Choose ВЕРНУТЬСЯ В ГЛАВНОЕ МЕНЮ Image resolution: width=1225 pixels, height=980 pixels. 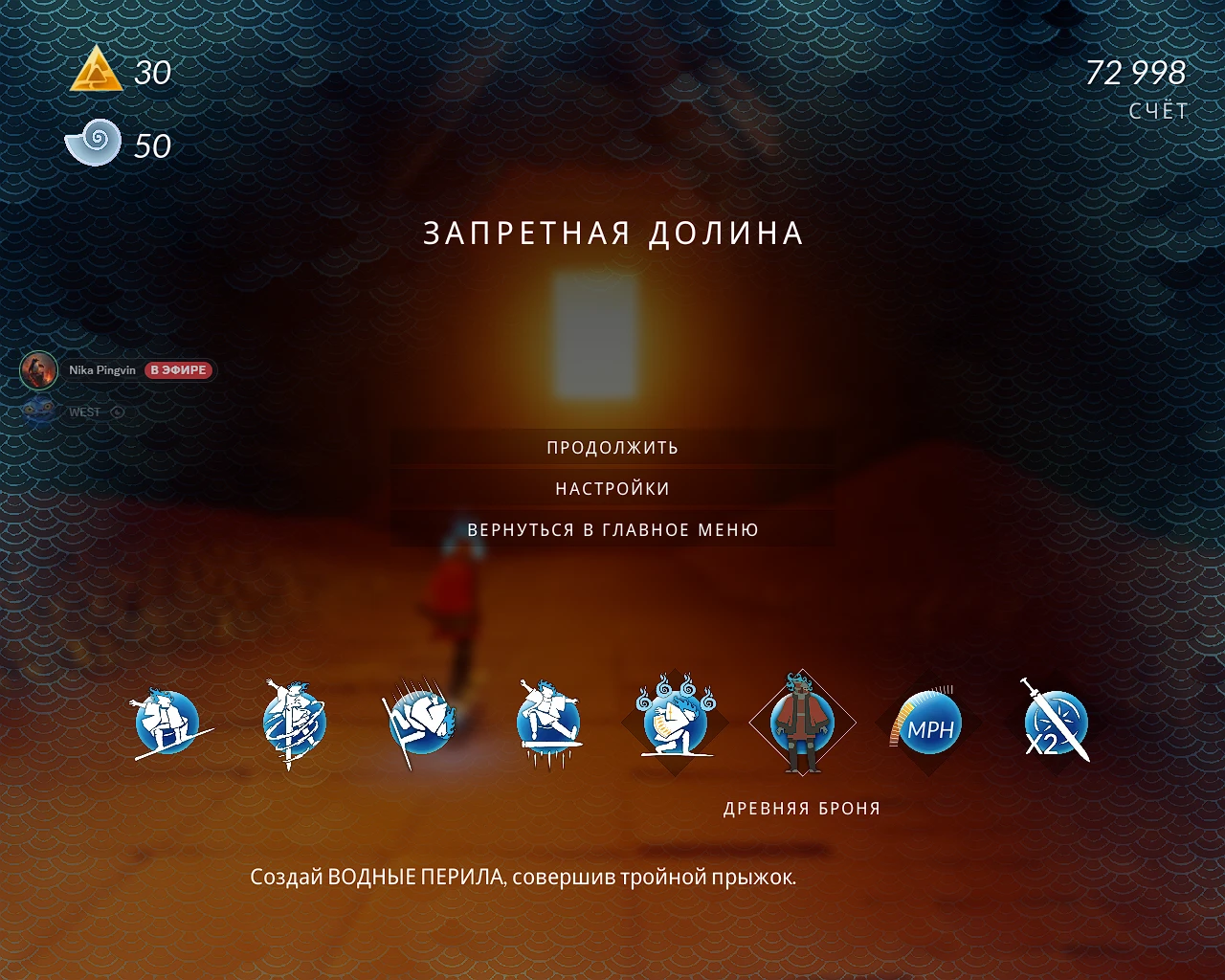click(x=612, y=529)
